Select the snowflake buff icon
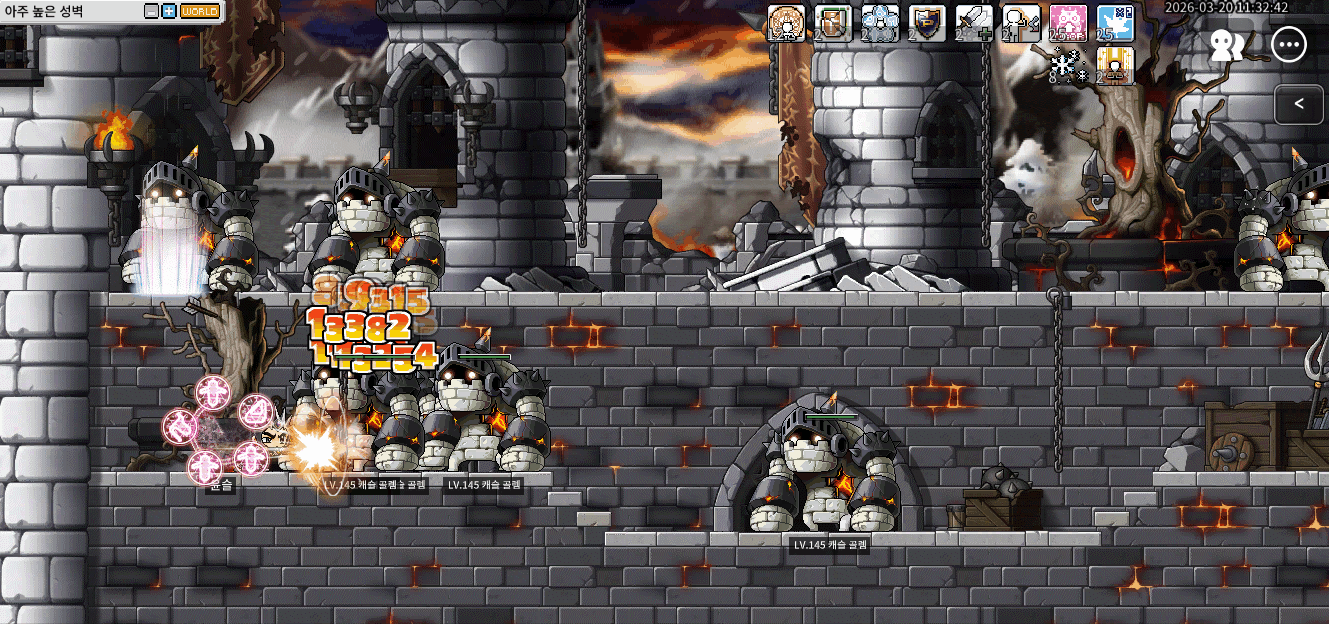1329x624 pixels. point(1068,66)
